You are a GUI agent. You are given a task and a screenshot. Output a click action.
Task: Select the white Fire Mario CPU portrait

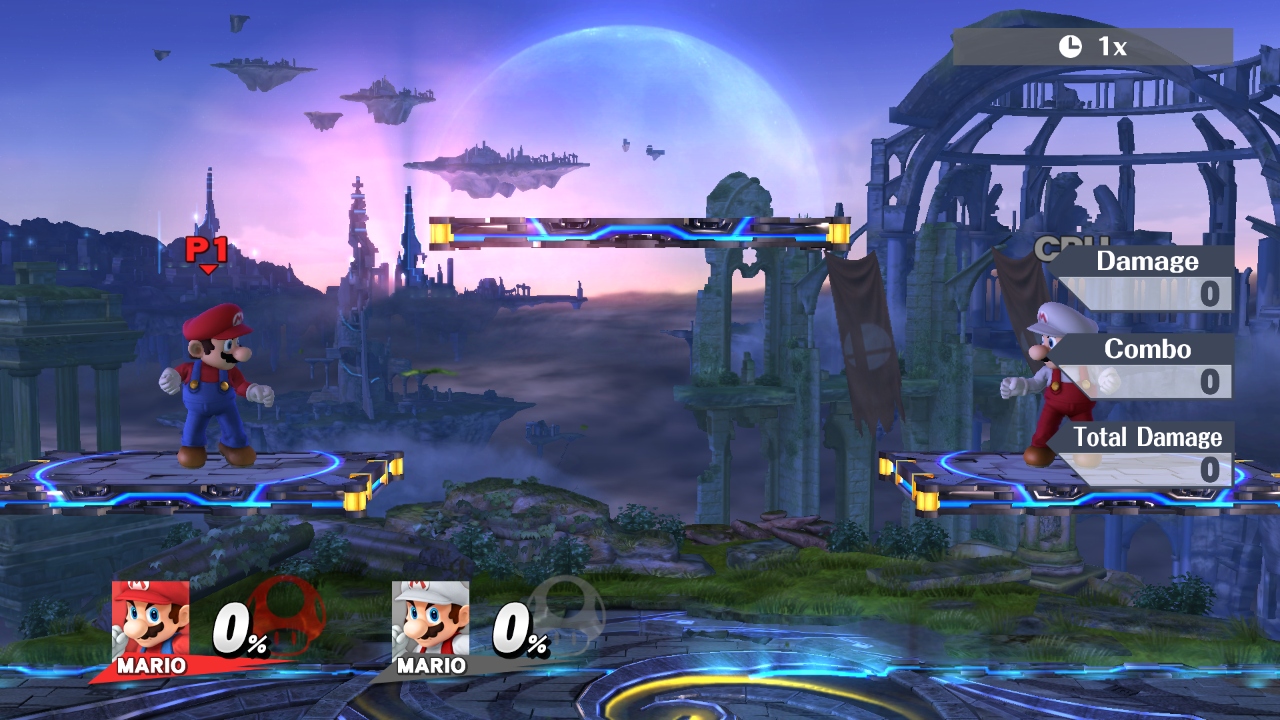click(430, 618)
